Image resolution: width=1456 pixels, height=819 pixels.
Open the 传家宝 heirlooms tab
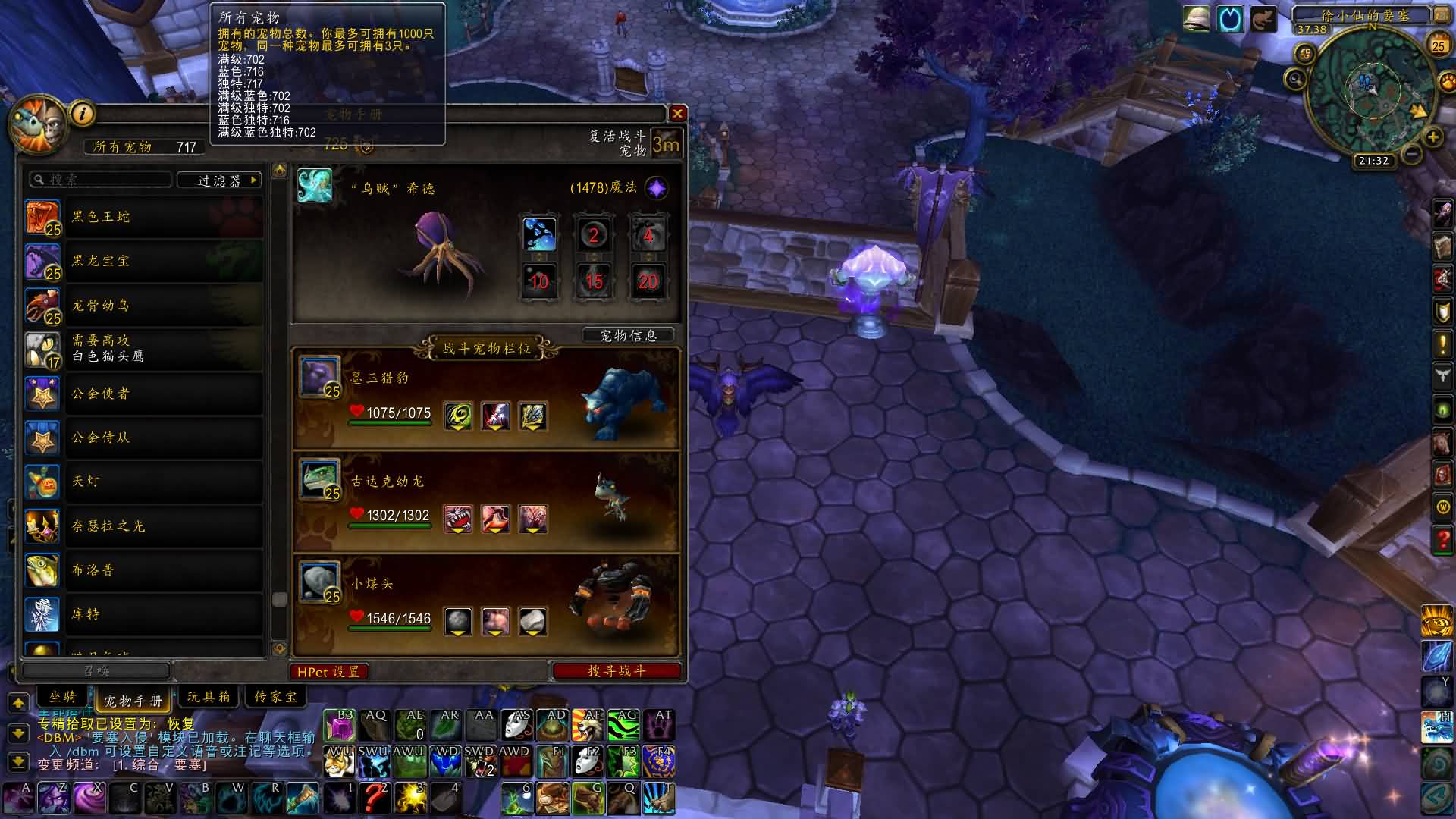pos(275,697)
